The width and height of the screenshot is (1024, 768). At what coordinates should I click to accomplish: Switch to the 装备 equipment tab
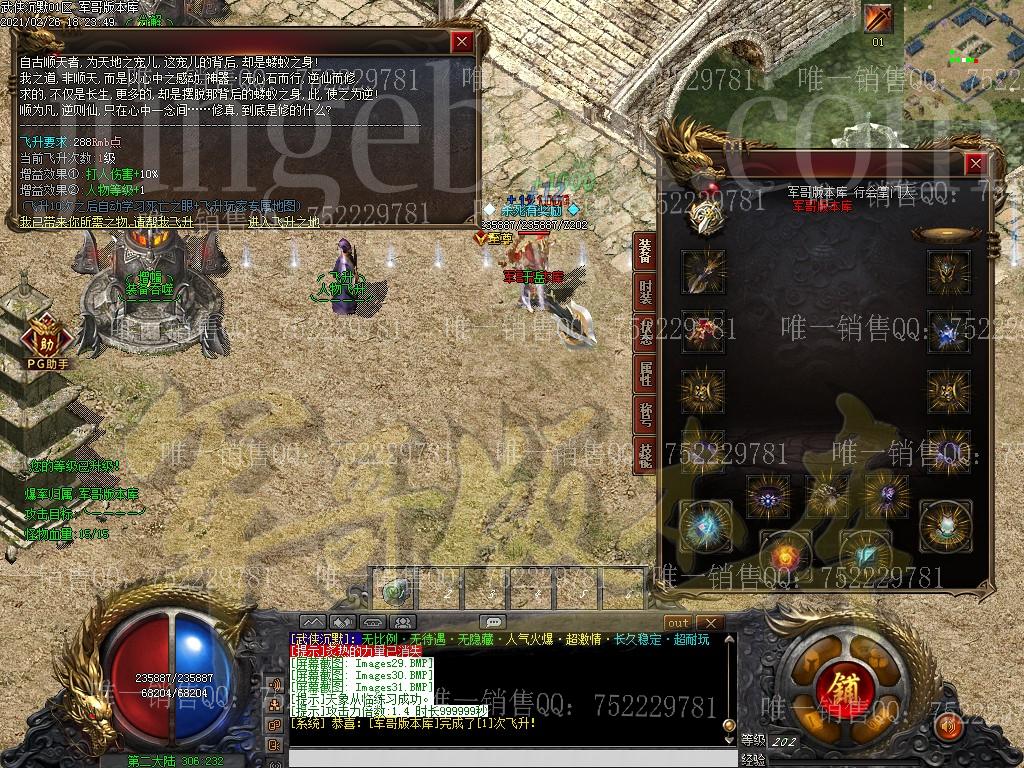tap(645, 250)
